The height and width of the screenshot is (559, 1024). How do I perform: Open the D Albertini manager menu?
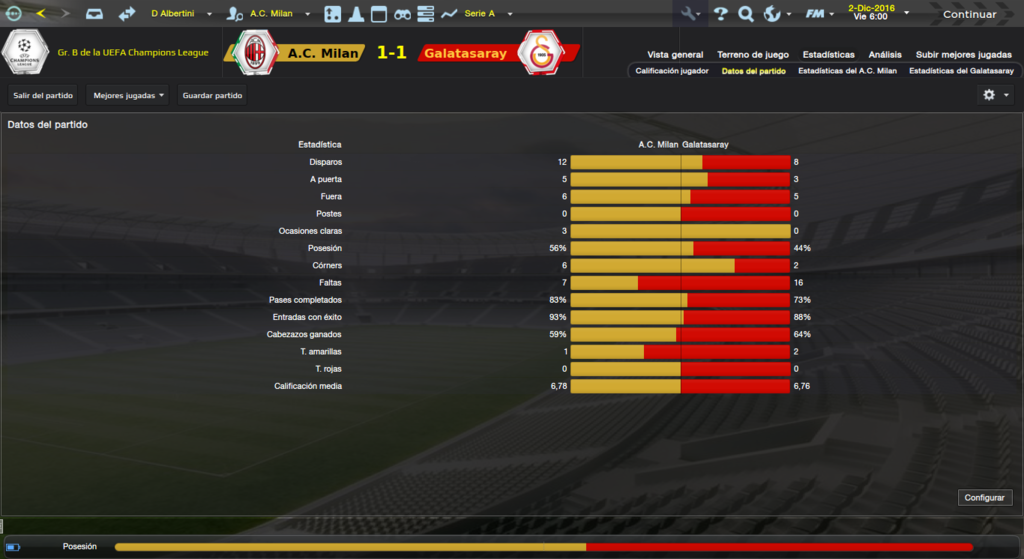(x=180, y=14)
